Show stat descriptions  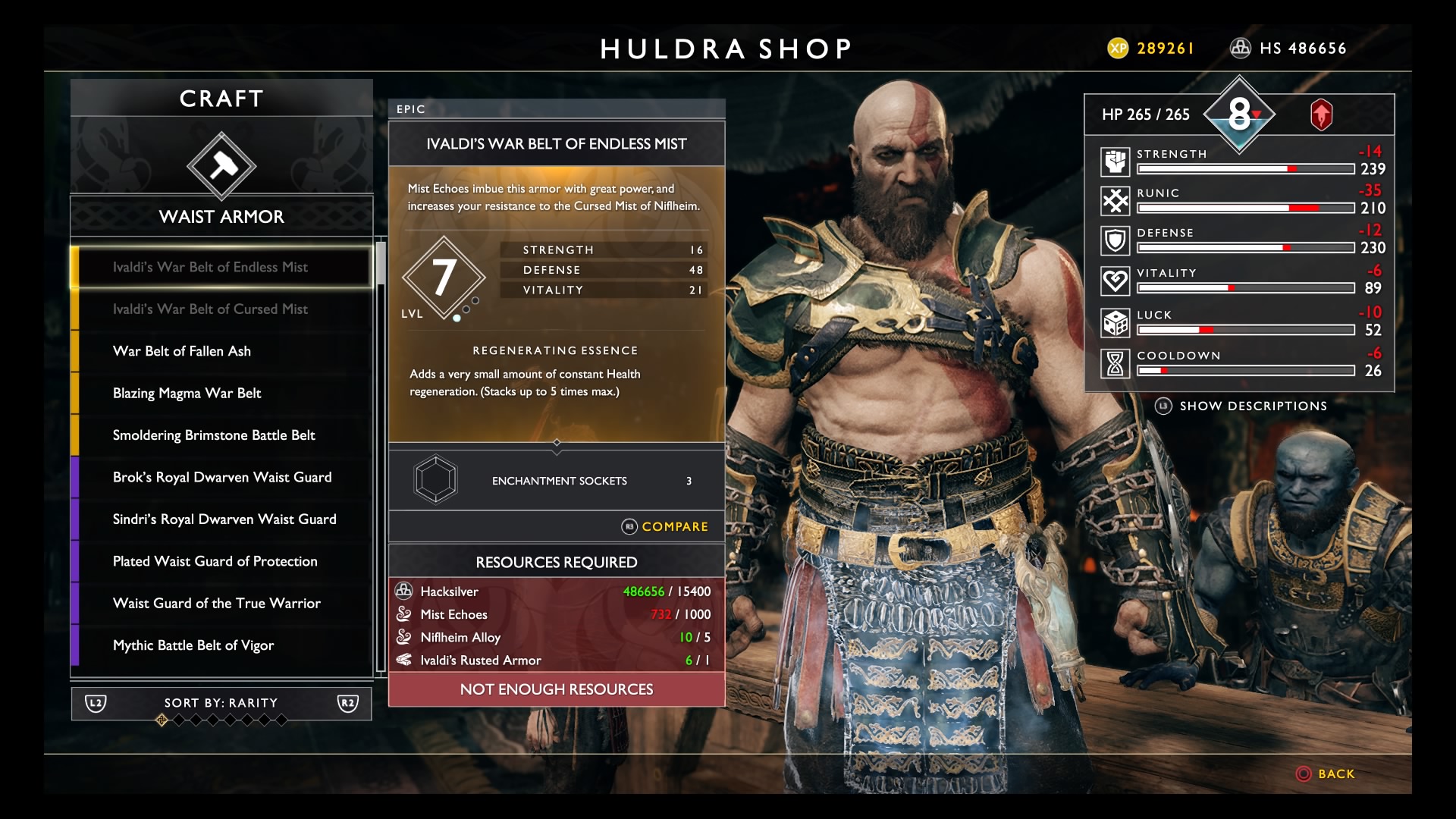(x=1241, y=406)
